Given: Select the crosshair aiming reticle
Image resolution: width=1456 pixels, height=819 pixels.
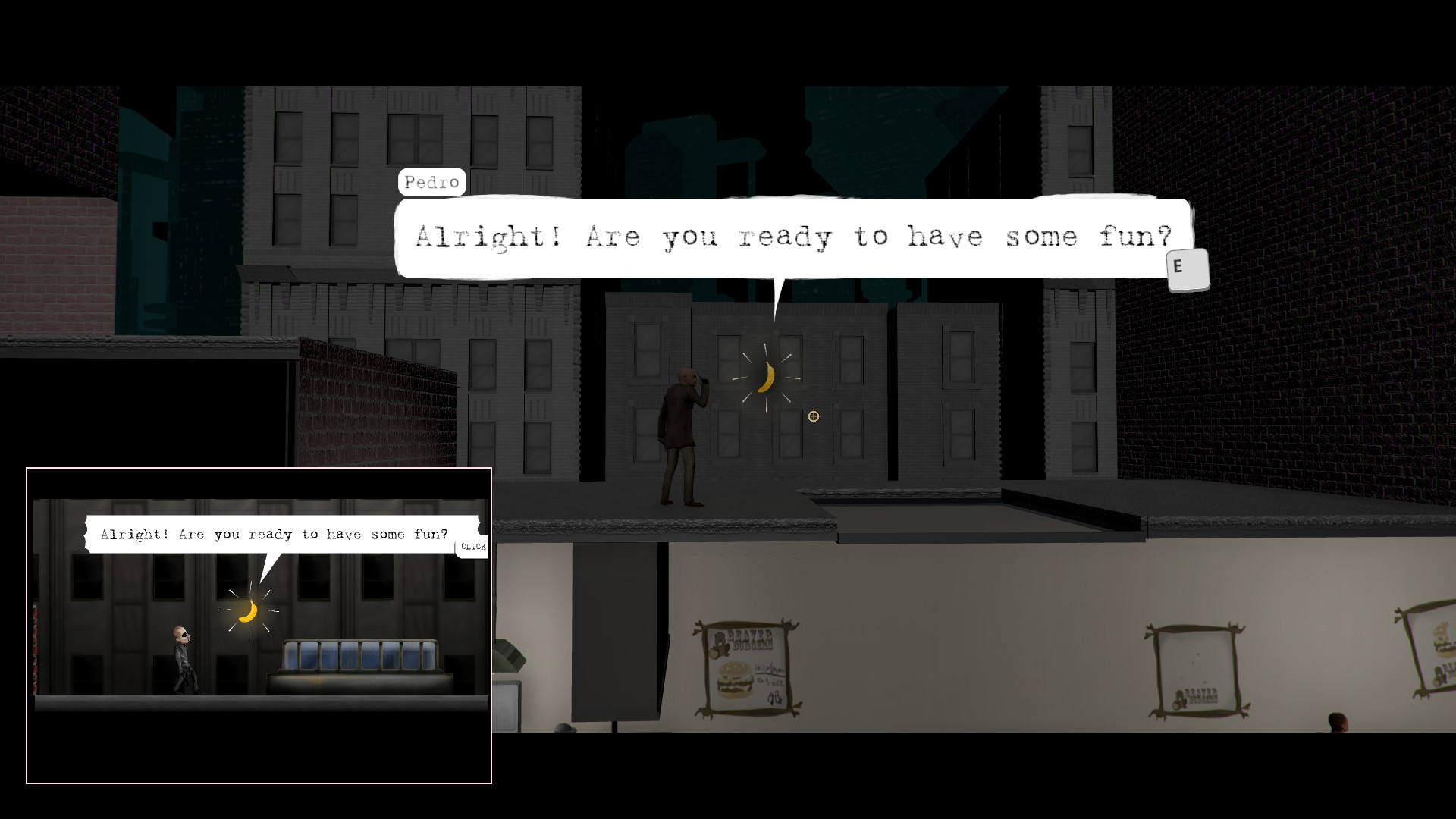Looking at the screenshot, I should pyautogui.click(x=813, y=416).
